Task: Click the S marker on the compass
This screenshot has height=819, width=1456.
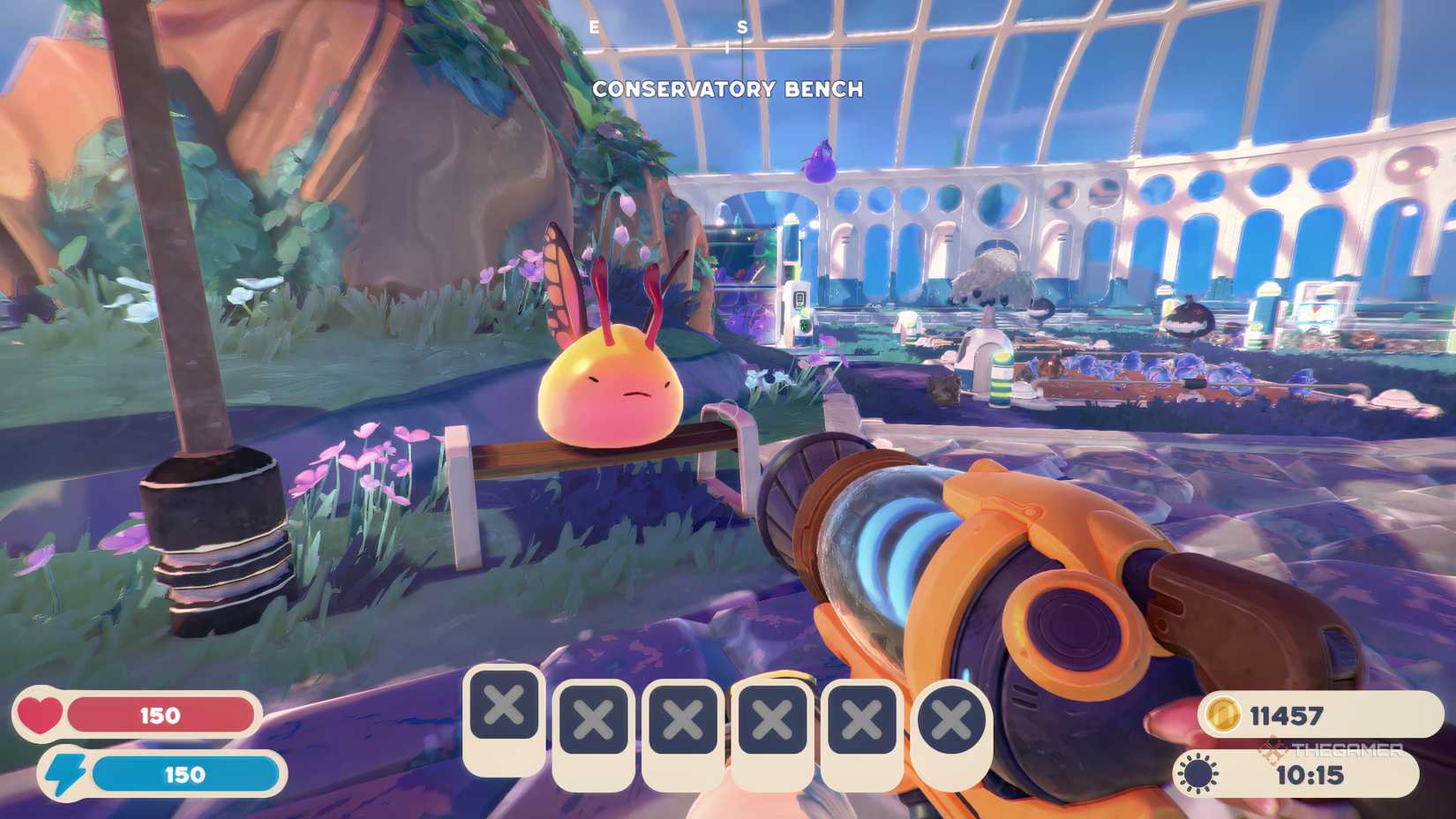Action: pyautogui.click(x=741, y=25)
